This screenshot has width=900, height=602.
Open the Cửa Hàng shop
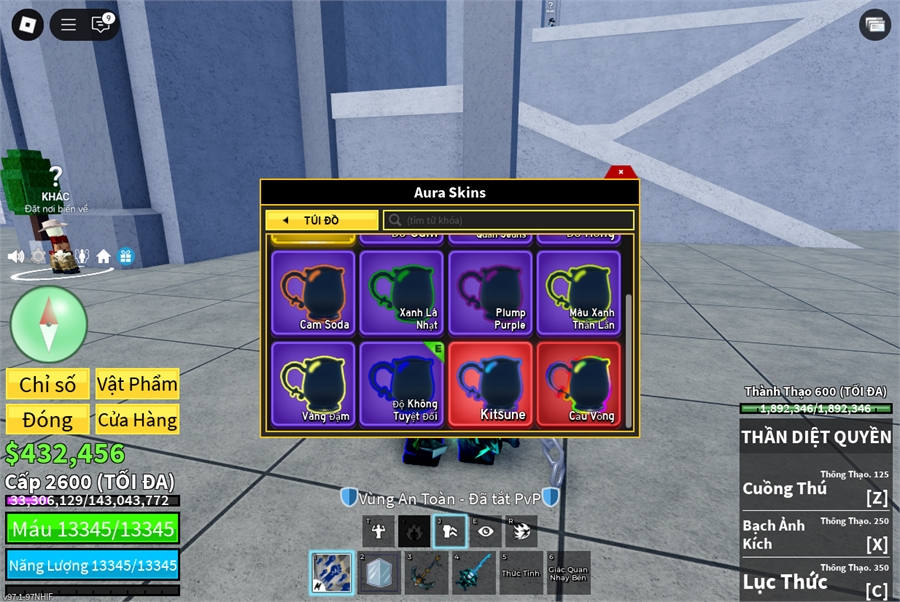[137, 420]
